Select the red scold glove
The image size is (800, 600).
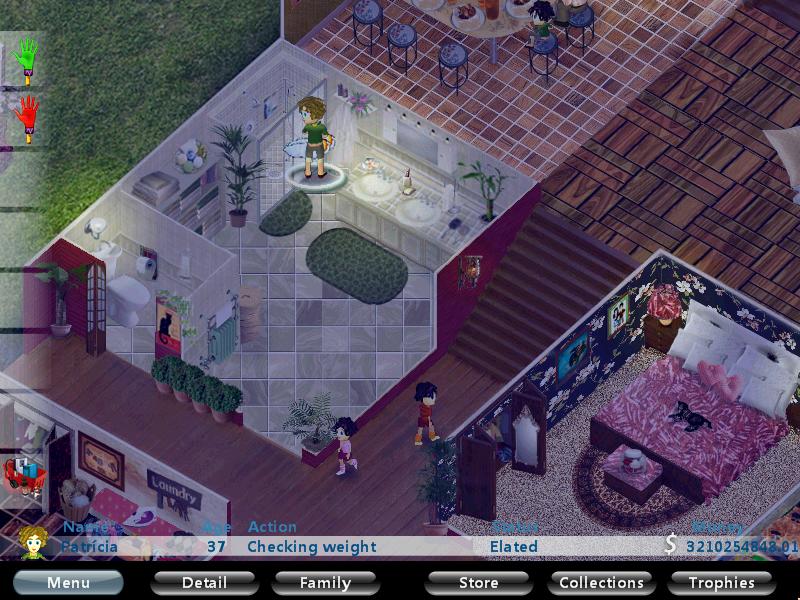tap(27, 118)
